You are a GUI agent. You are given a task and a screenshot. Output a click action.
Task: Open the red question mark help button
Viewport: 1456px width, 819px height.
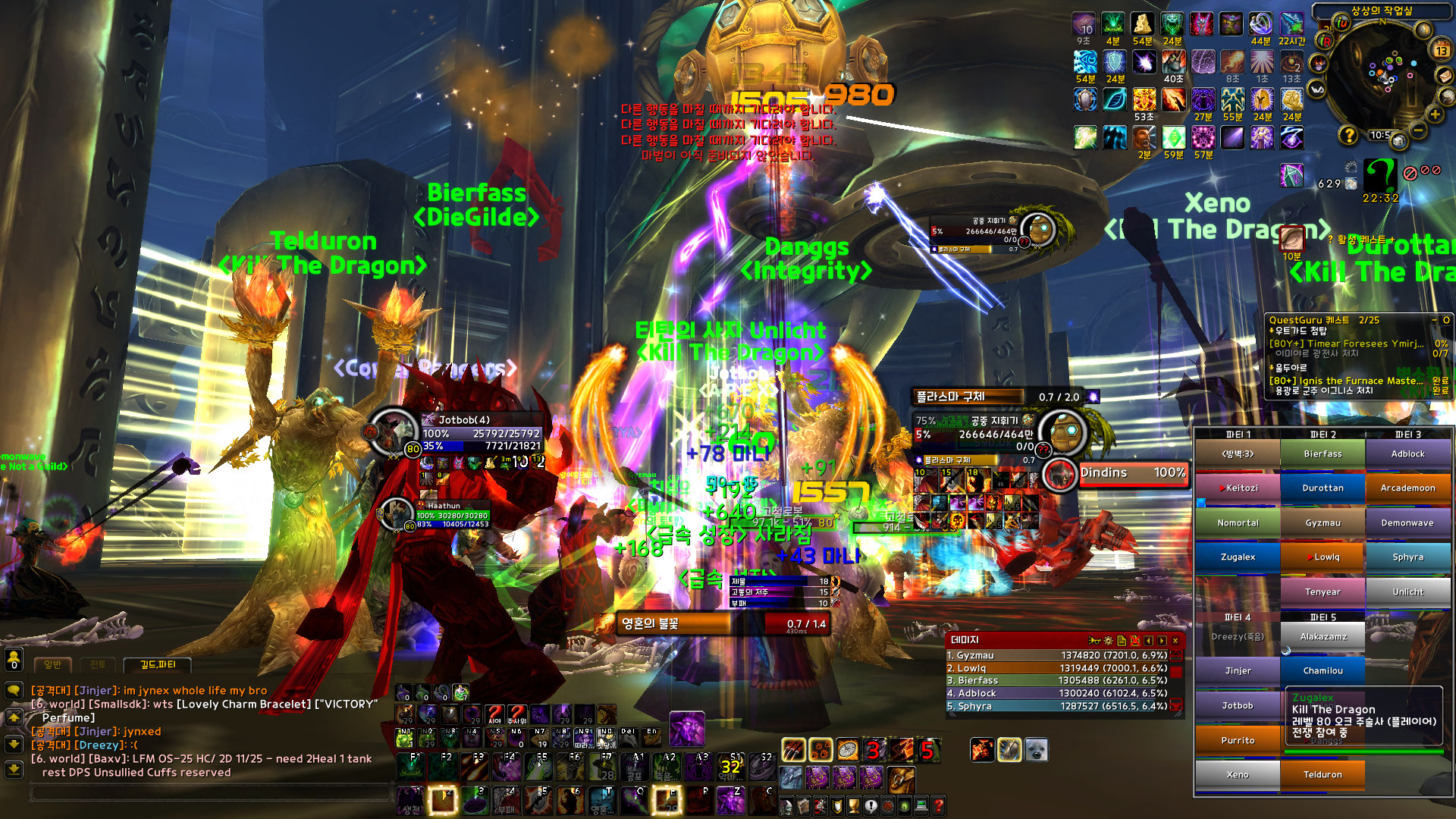tap(938, 805)
